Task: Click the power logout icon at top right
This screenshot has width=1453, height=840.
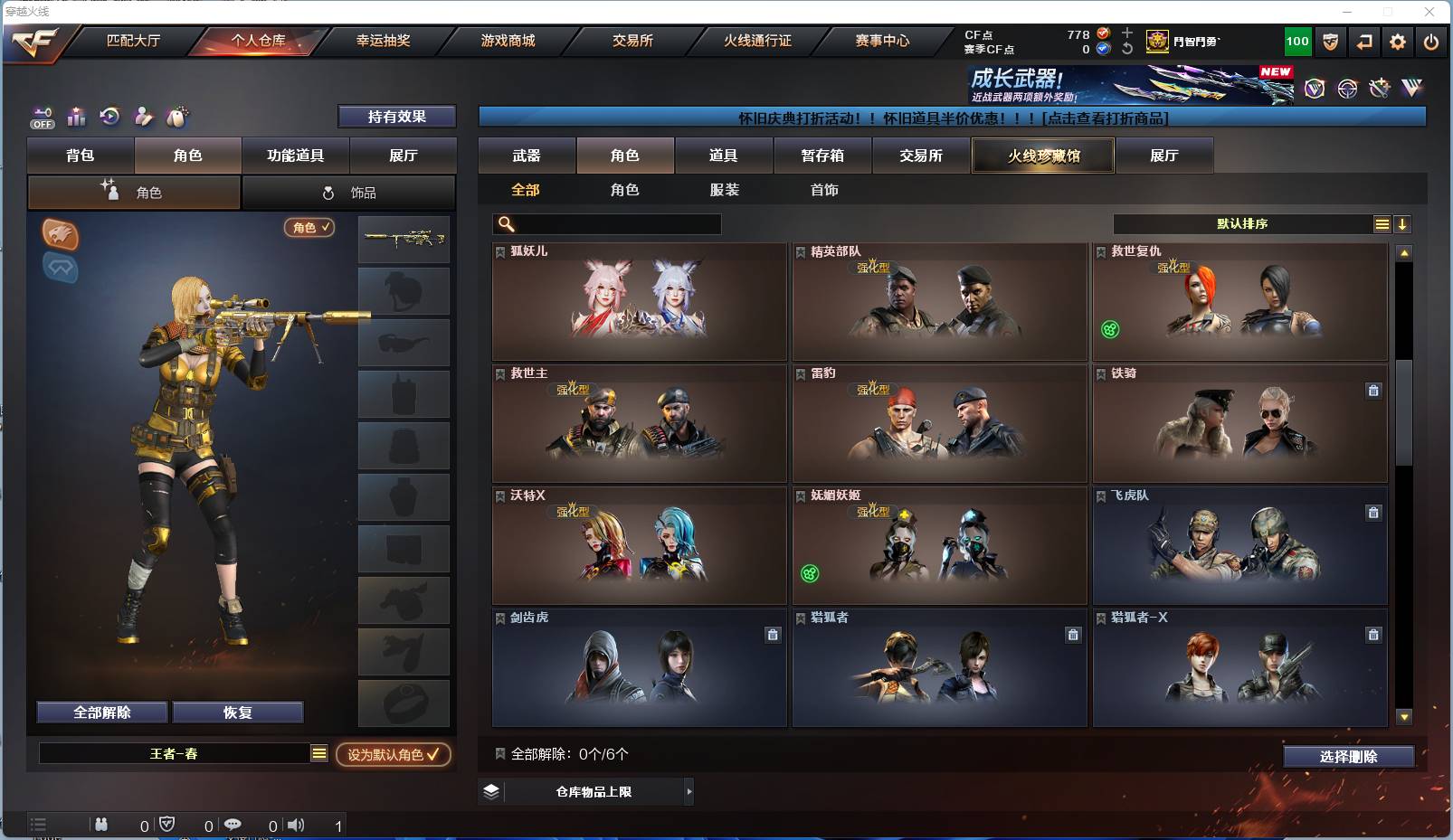Action: click(1430, 42)
